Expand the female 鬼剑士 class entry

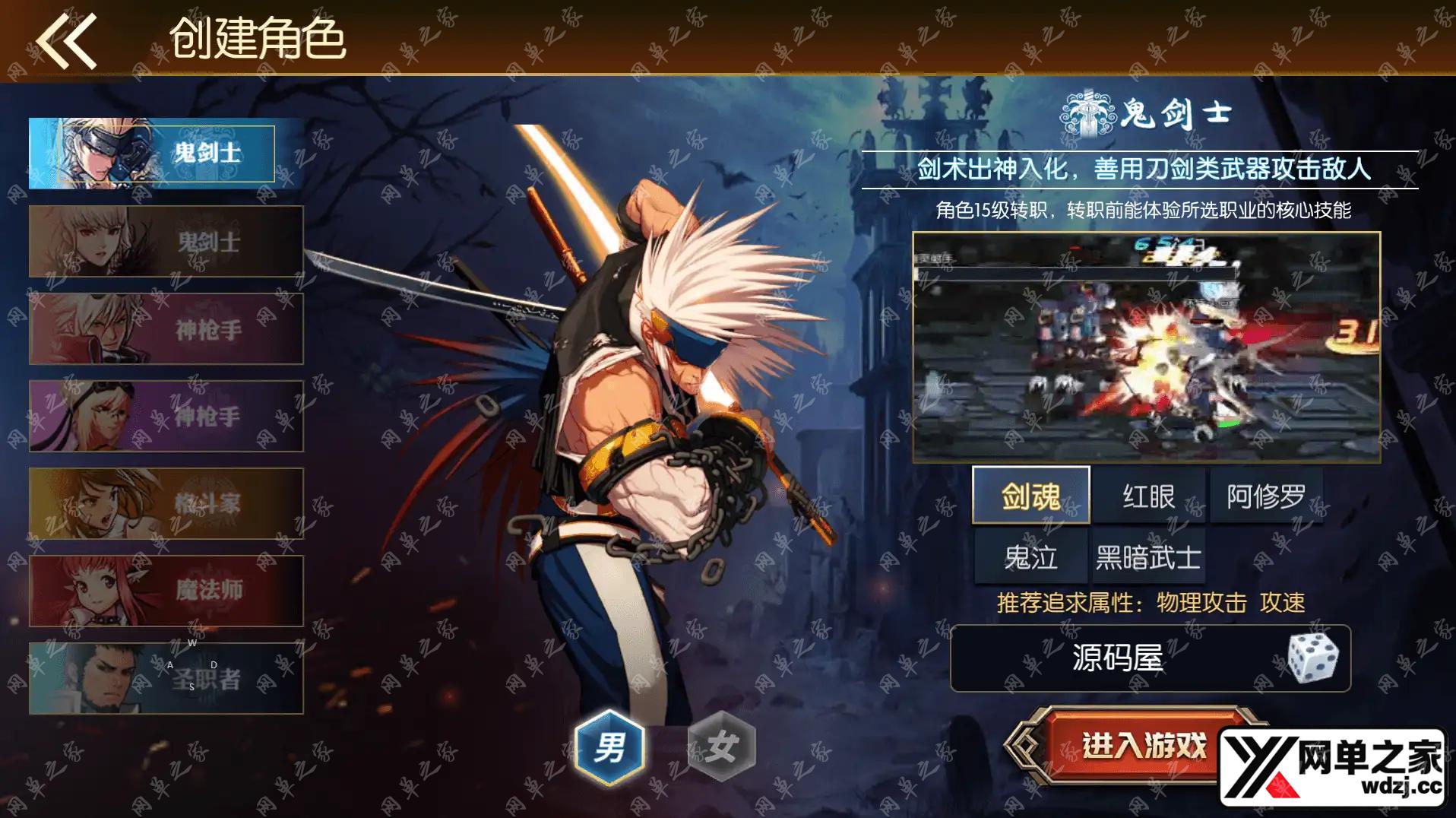click(x=166, y=241)
